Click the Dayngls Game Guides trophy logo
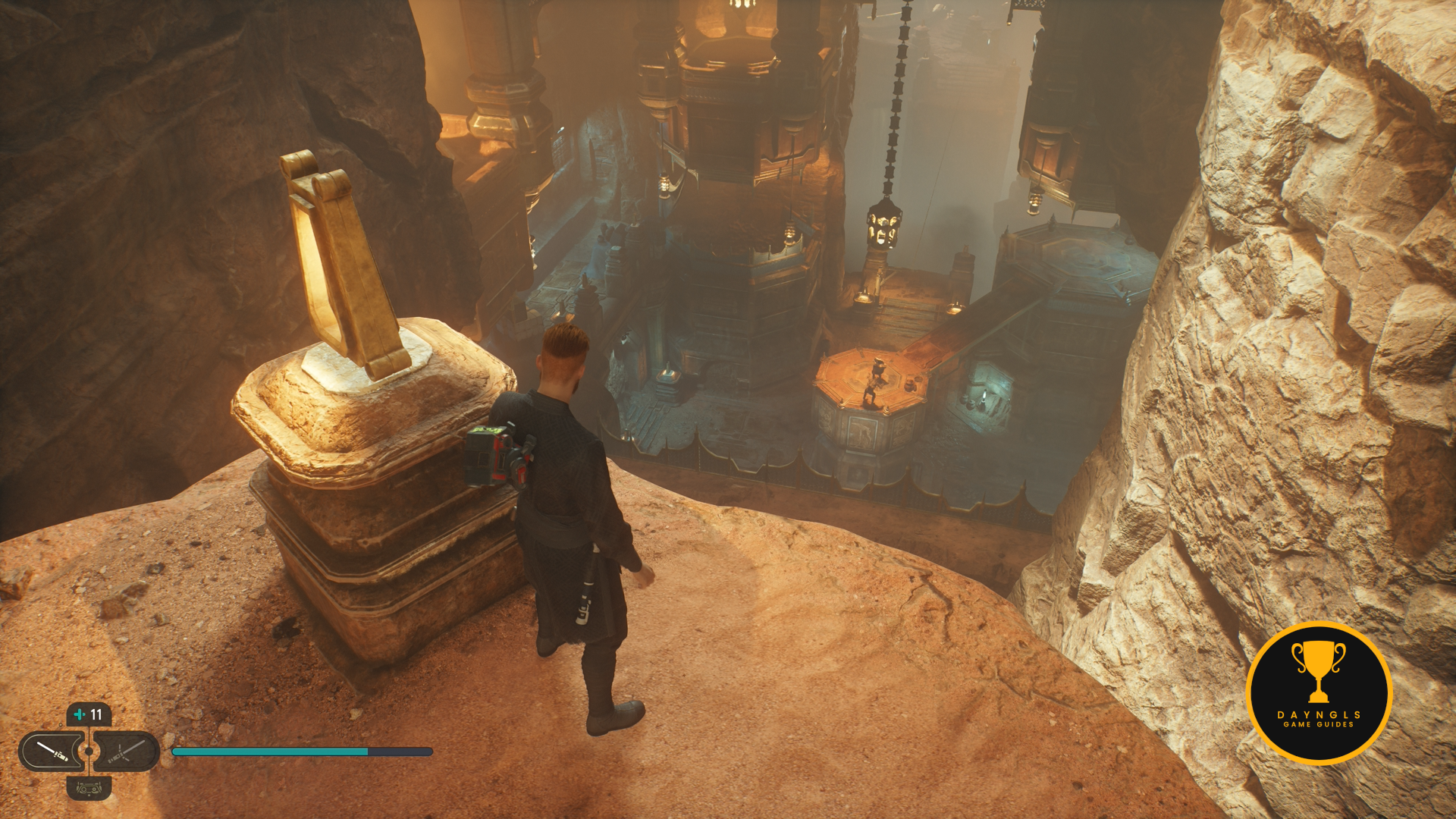 pos(1319,692)
